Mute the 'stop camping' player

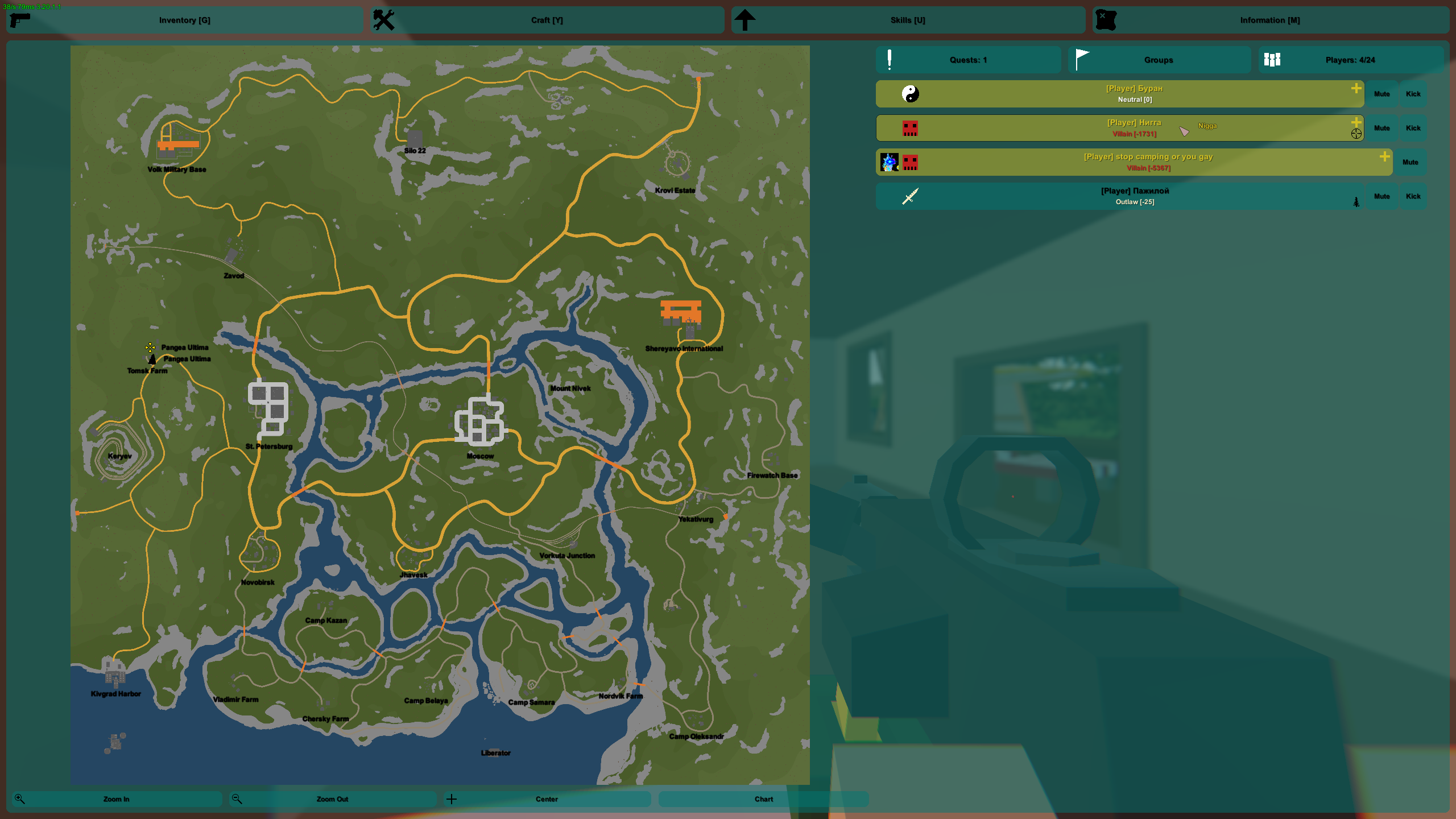(1410, 163)
